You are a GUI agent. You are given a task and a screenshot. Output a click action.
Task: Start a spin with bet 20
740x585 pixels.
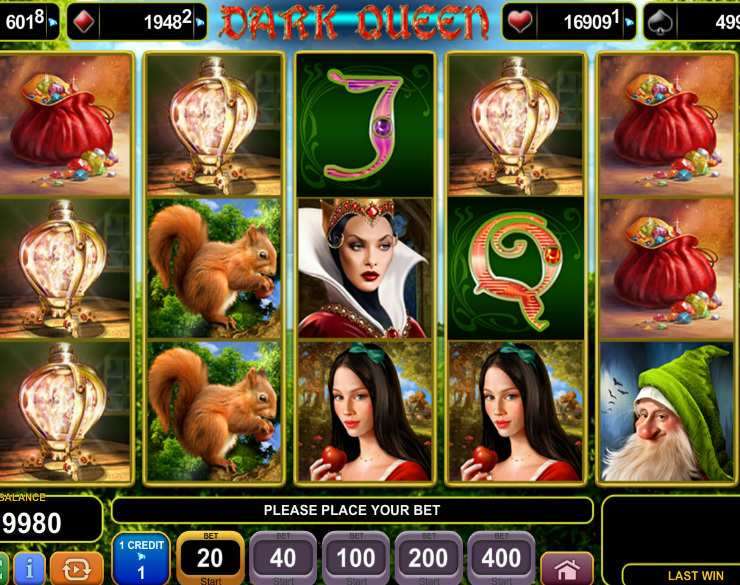click(210, 558)
